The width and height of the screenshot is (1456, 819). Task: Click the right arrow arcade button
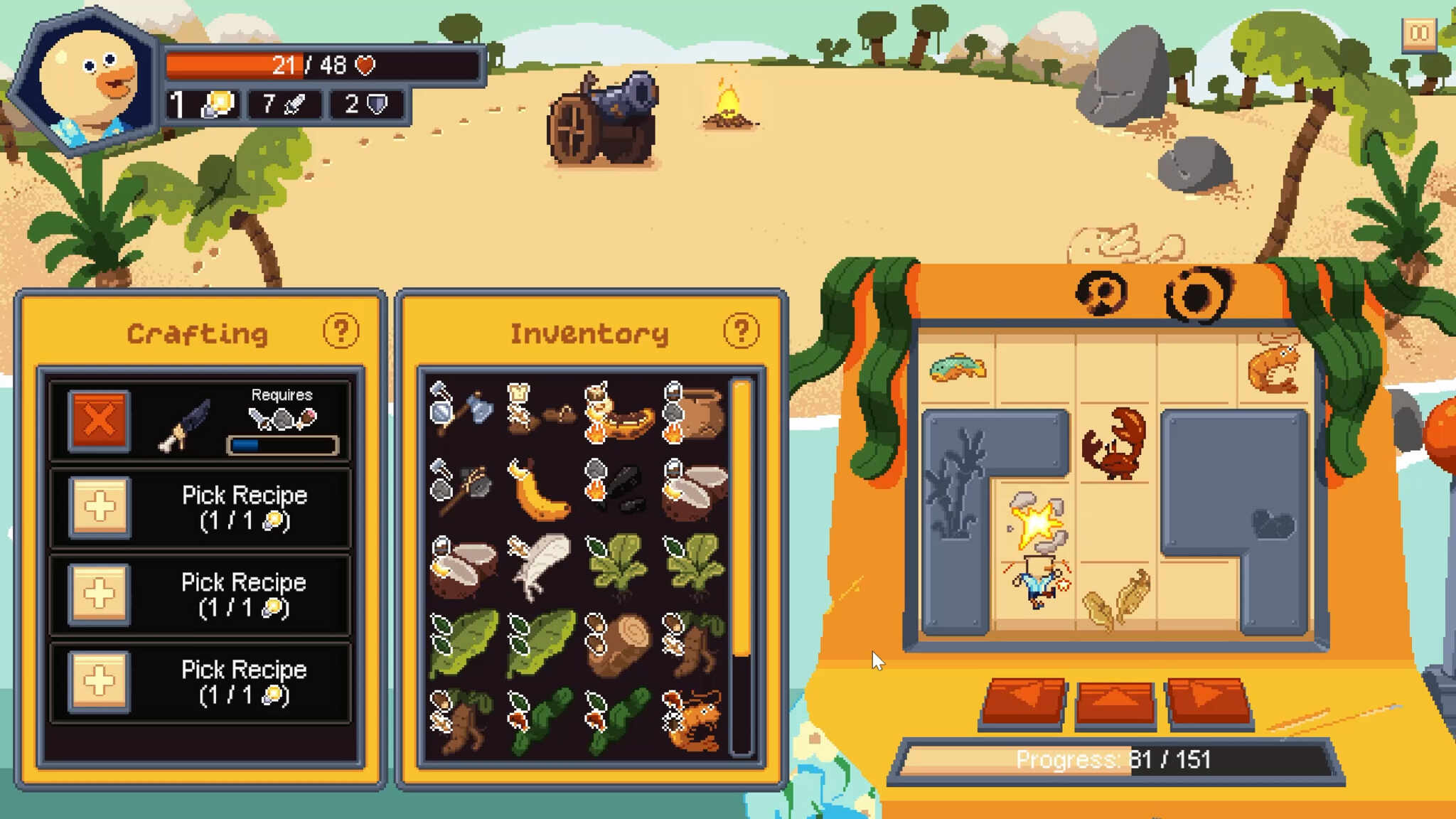[x=1207, y=701]
